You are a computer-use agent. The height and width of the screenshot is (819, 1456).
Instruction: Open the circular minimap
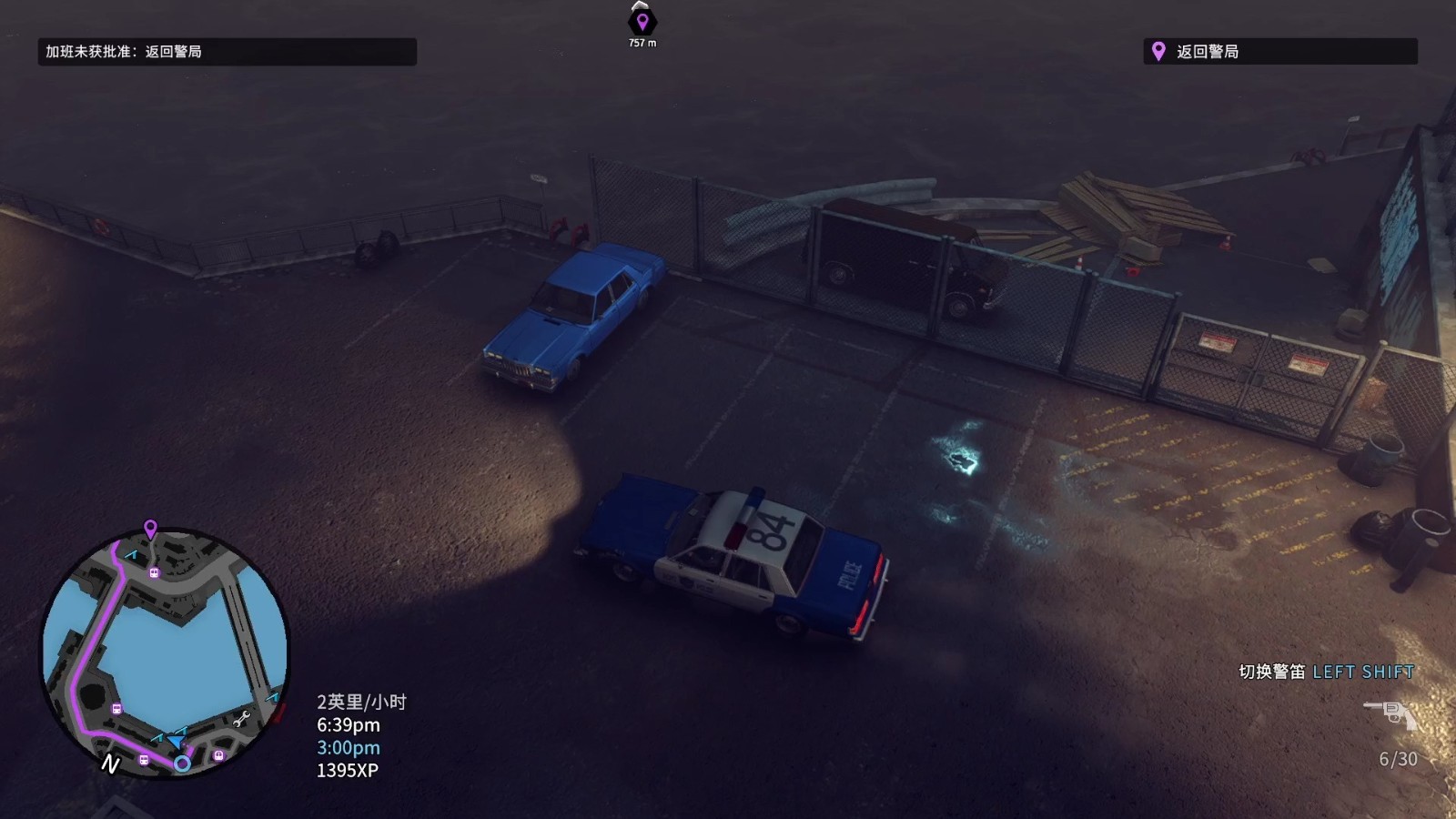165,652
